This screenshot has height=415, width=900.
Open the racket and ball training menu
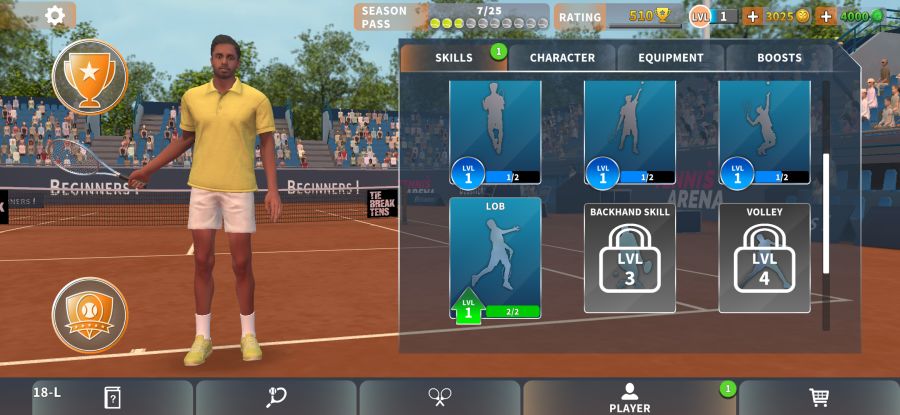[x=276, y=397]
